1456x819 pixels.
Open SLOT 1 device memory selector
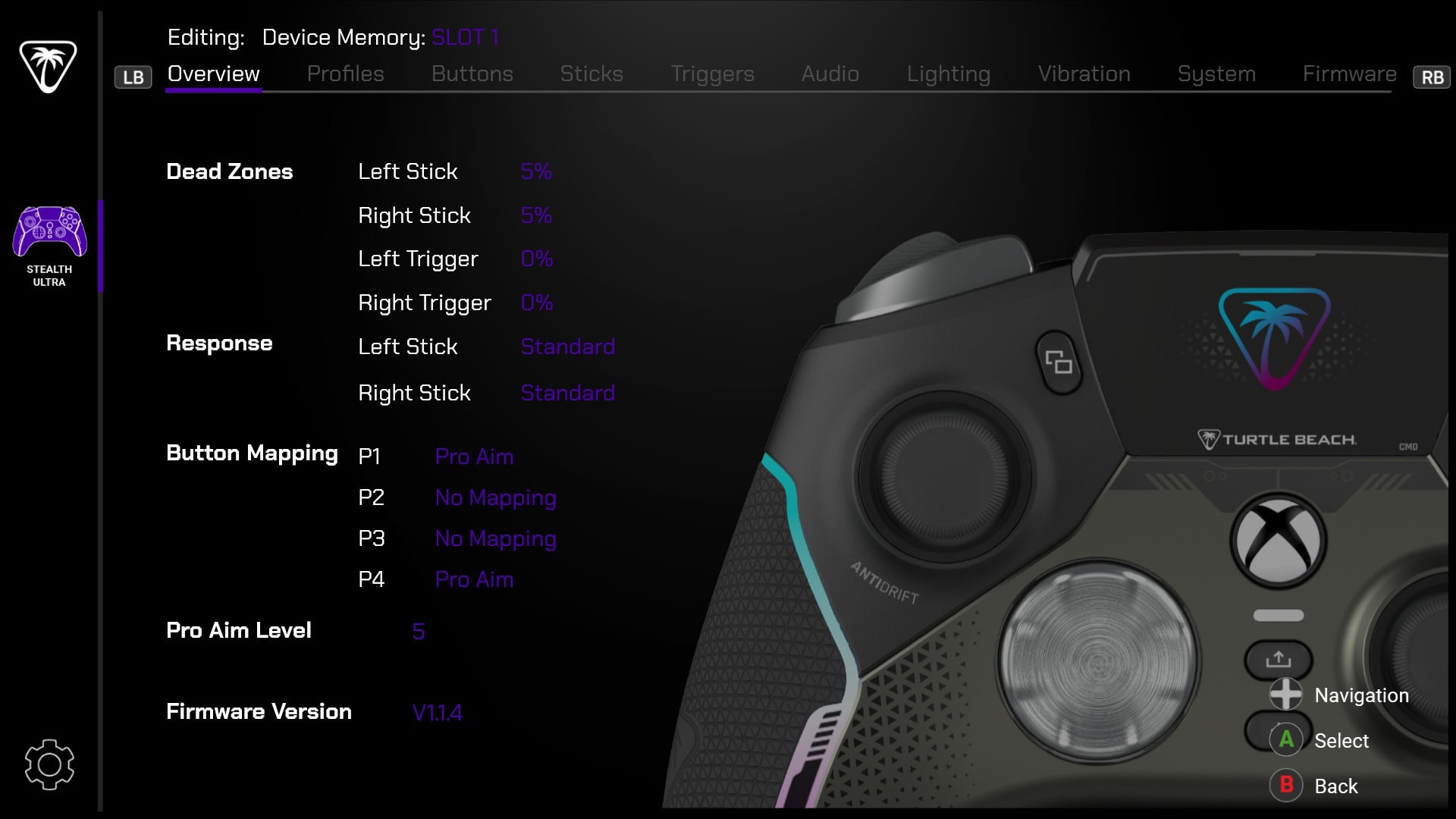pos(465,36)
